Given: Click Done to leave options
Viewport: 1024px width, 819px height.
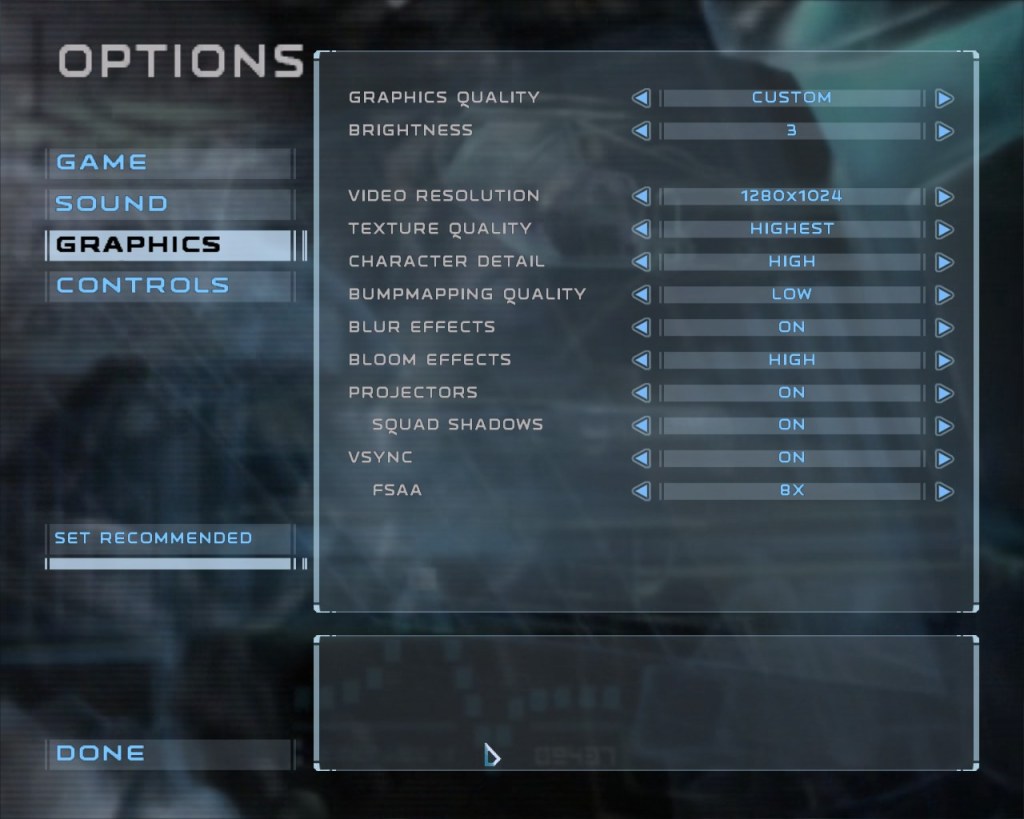Looking at the screenshot, I should [x=101, y=753].
